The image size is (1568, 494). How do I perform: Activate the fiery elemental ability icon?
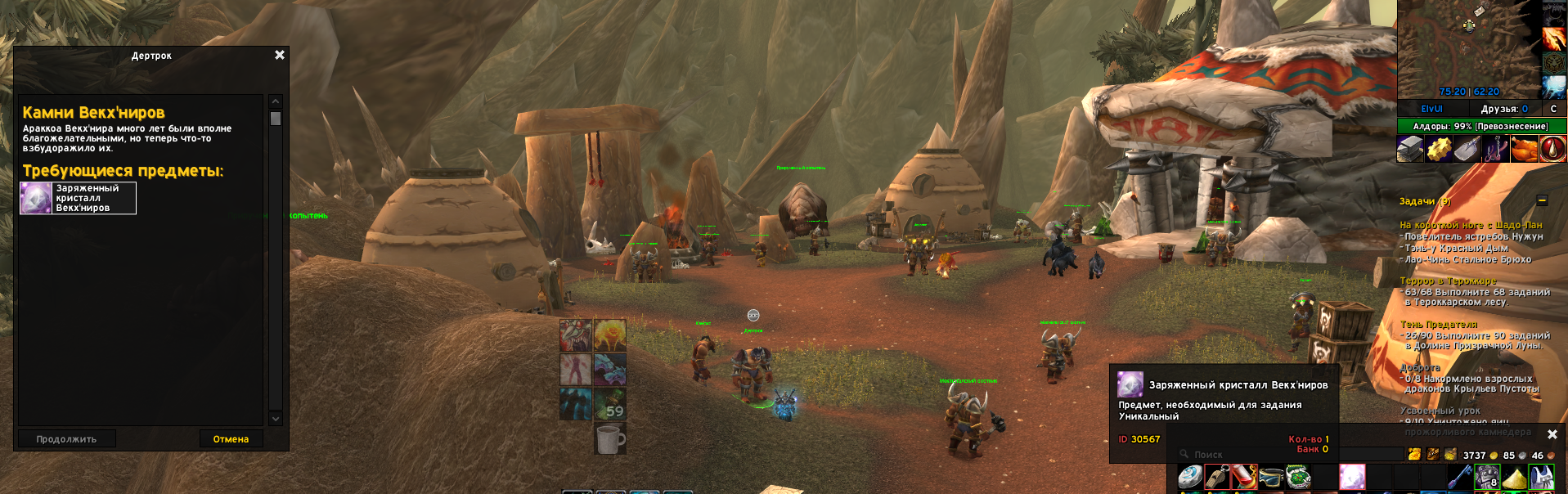click(x=609, y=335)
